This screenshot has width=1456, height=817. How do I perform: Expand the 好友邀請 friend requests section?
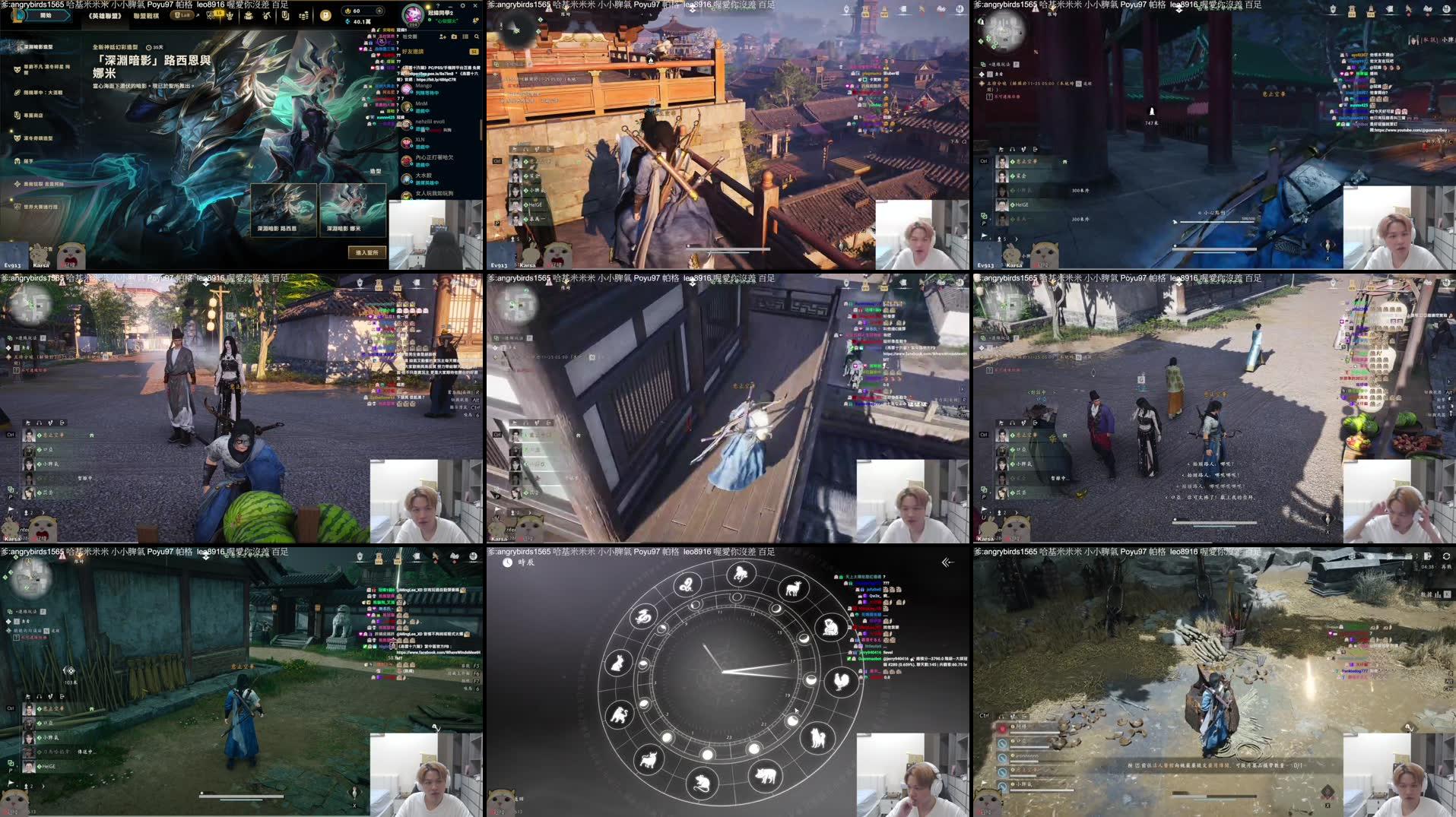coord(413,52)
